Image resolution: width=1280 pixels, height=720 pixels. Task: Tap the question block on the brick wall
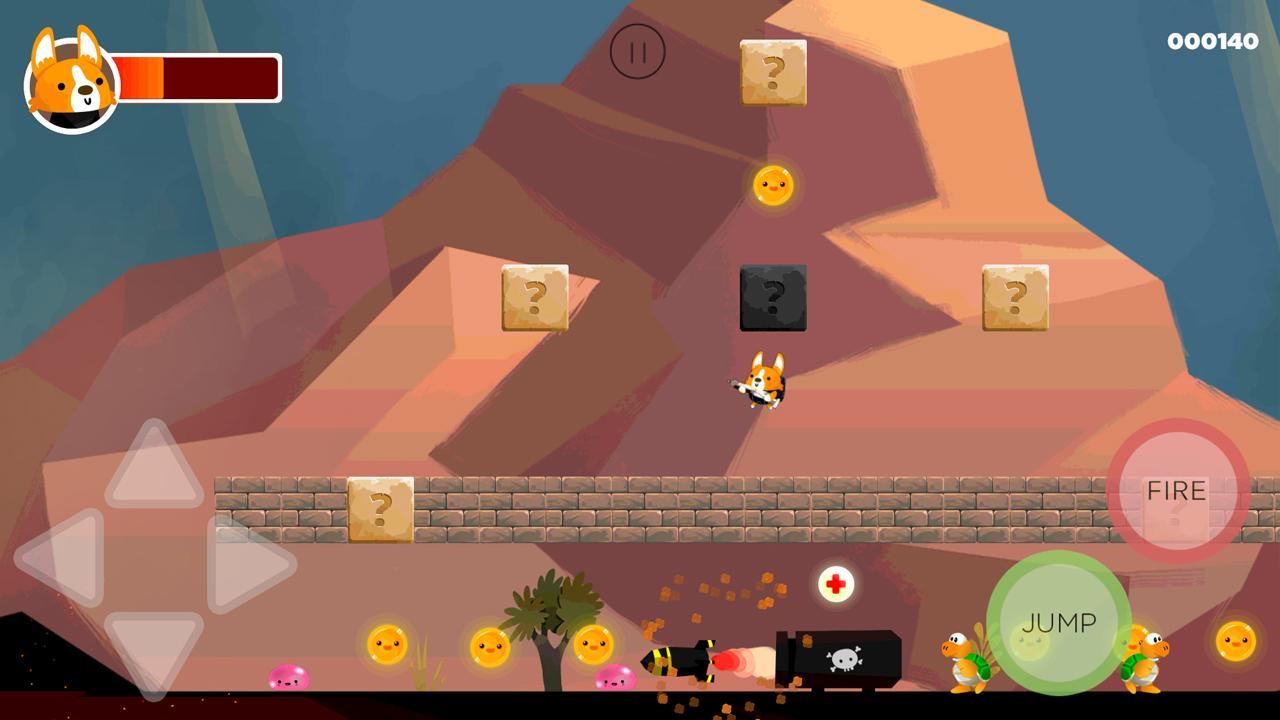380,512
